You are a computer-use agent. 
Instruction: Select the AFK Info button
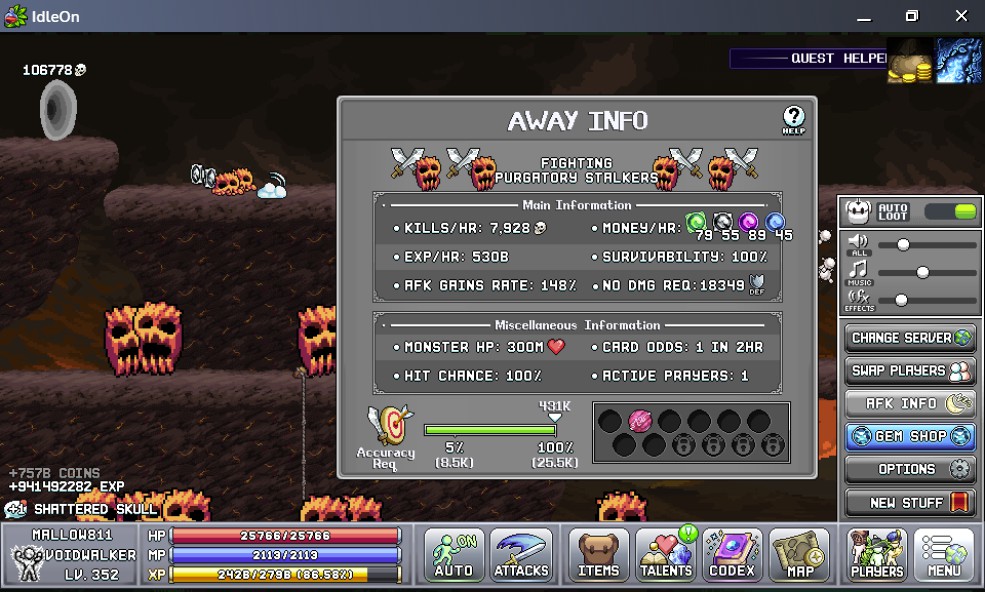point(910,404)
